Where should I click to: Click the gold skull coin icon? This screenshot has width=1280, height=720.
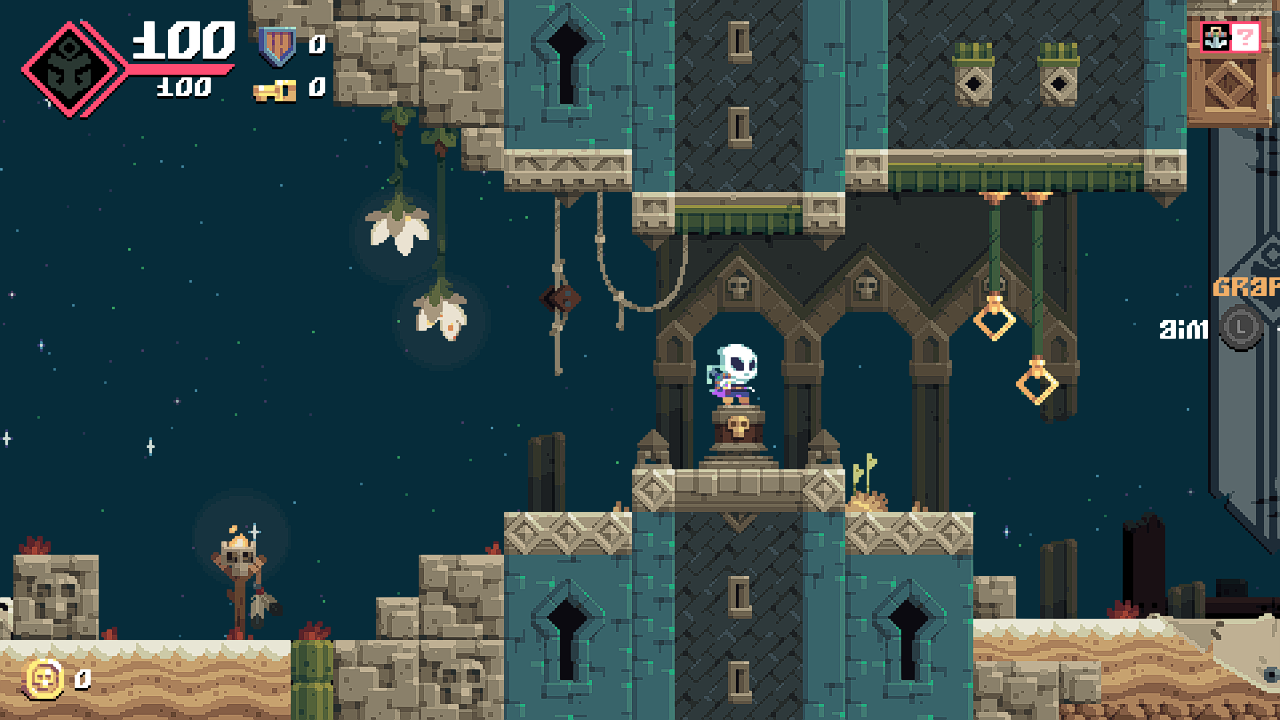click(x=45, y=679)
